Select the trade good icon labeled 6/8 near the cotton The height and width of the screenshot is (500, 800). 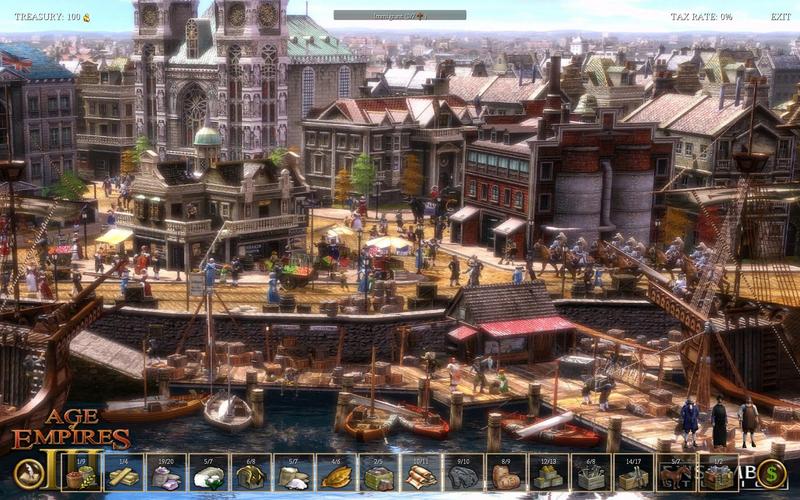(x=250, y=473)
